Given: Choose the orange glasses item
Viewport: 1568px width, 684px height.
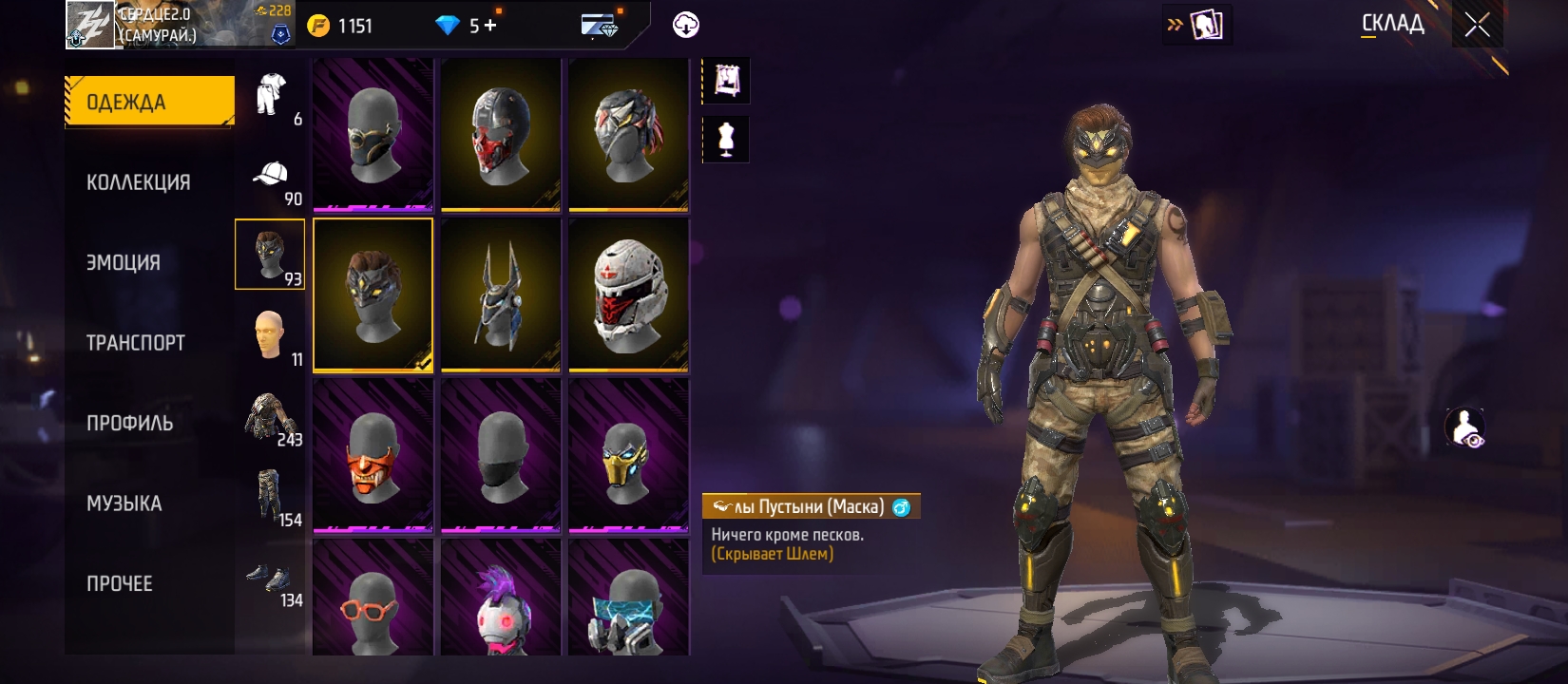Looking at the screenshot, I should click(373, 598).
